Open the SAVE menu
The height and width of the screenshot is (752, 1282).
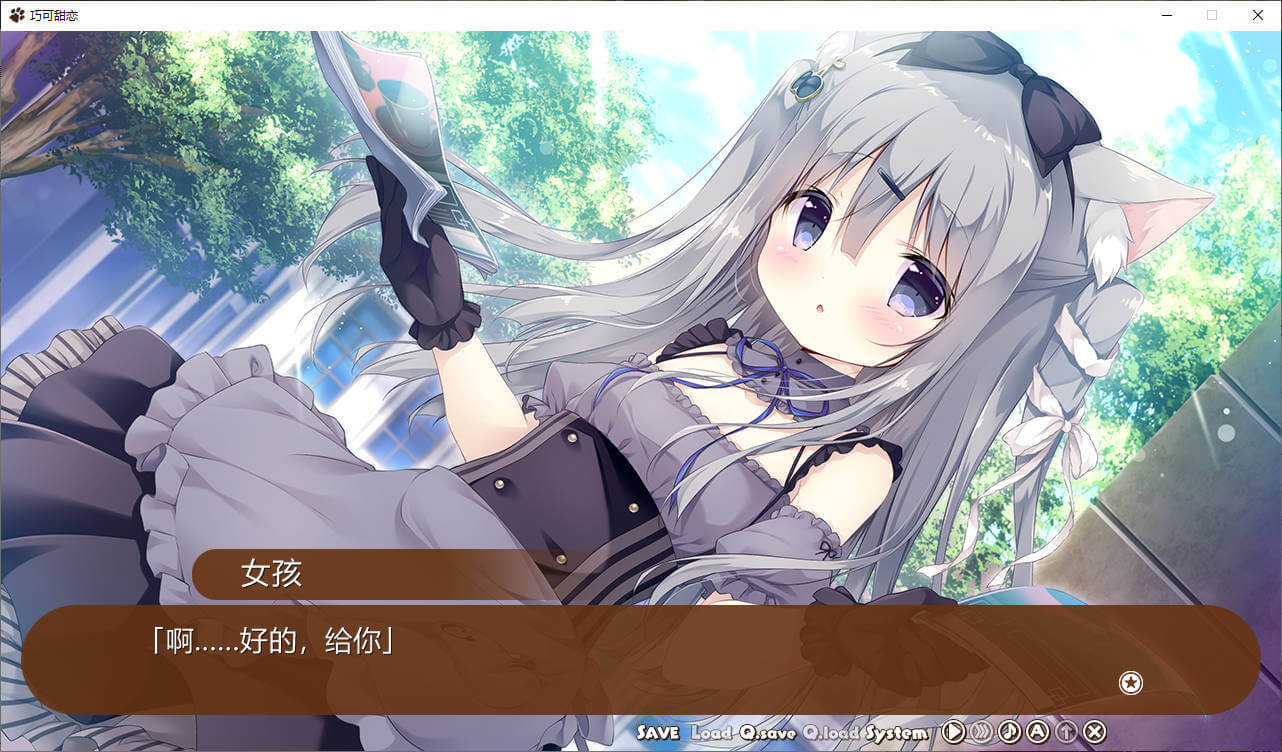tap(657, 733)
